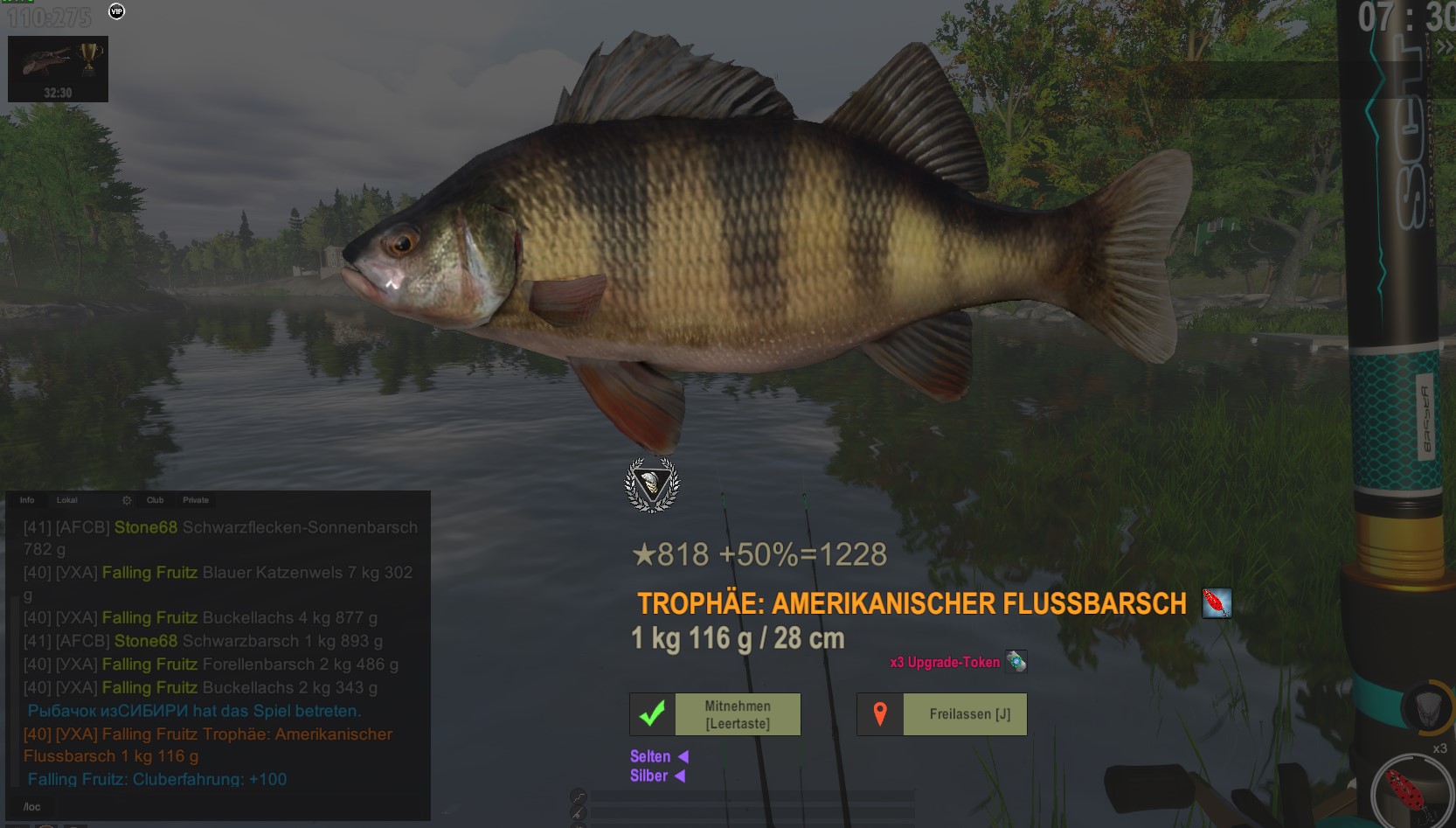Click the red lure icon beside trophy name
This screenshot has width=1456, height=828.
1216,602
